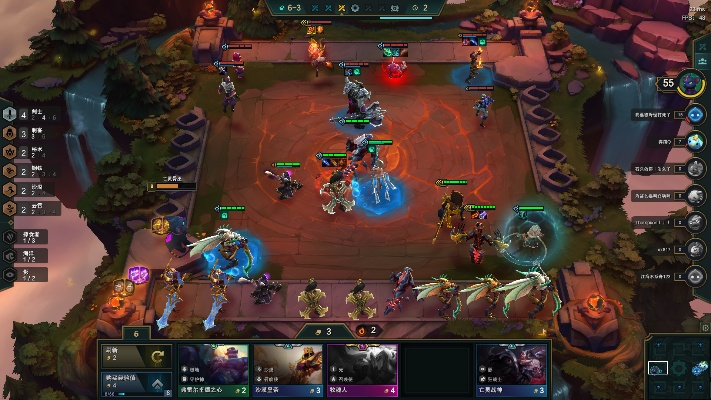Viewport: 711px width, 400px height.
Task: Select your own player portrait showing 55 health
Action: (691, 84)
